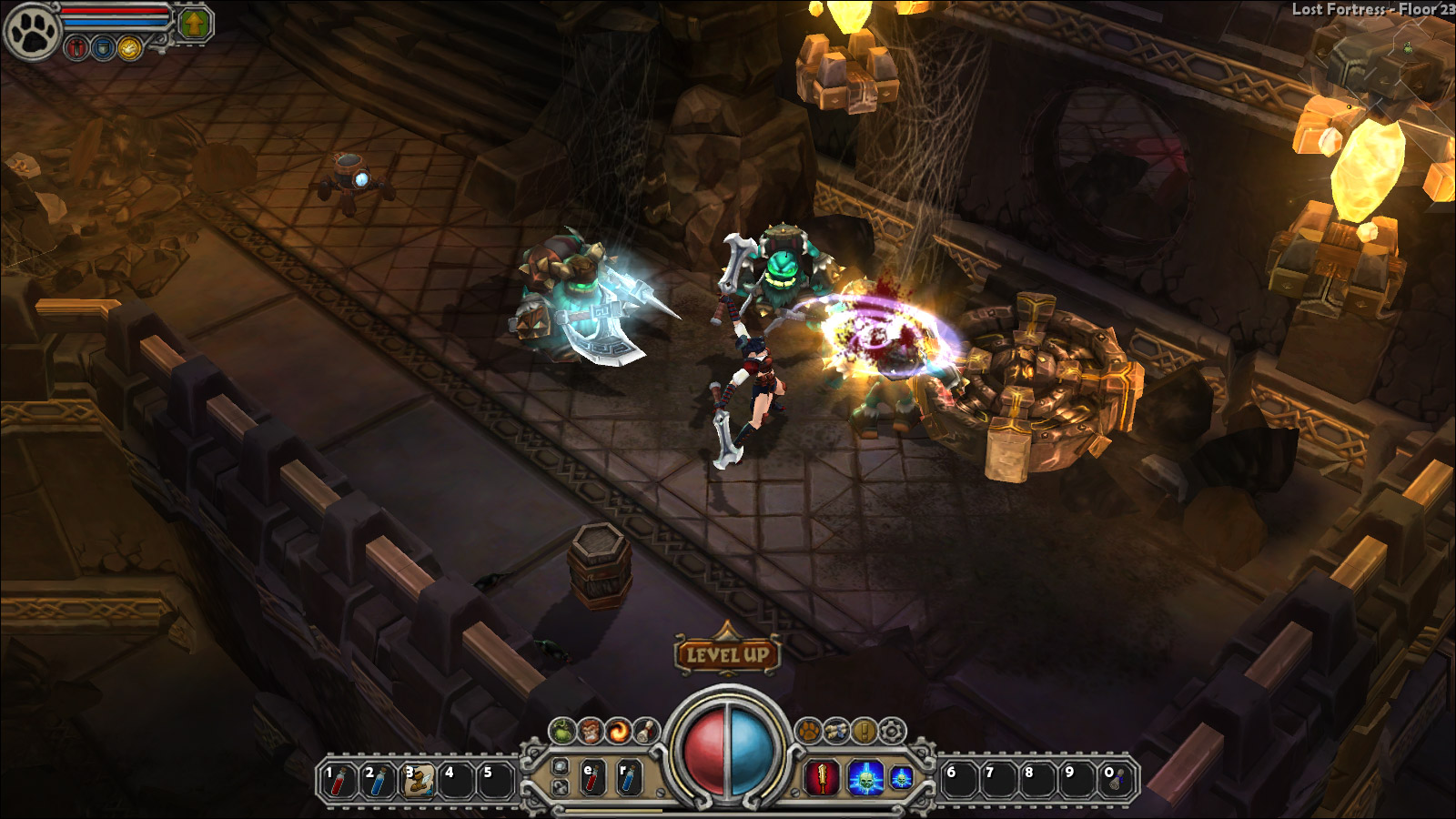This screenshot has width=1456, height=819.
Task: Open the character portrait face icon
Action: pos(591,730)
